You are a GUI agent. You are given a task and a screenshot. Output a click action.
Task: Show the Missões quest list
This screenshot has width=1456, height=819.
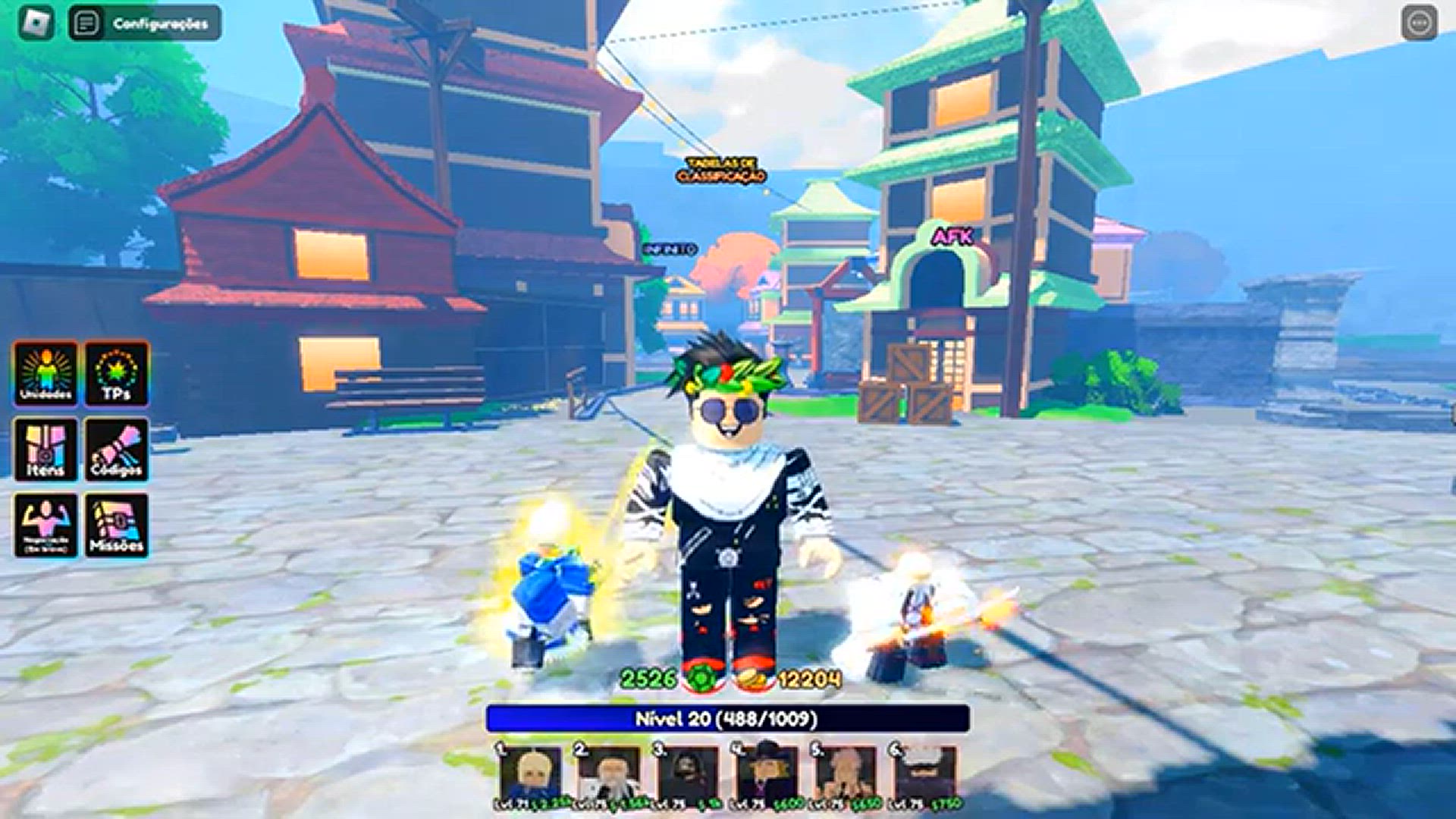click(x=117, y=525)
